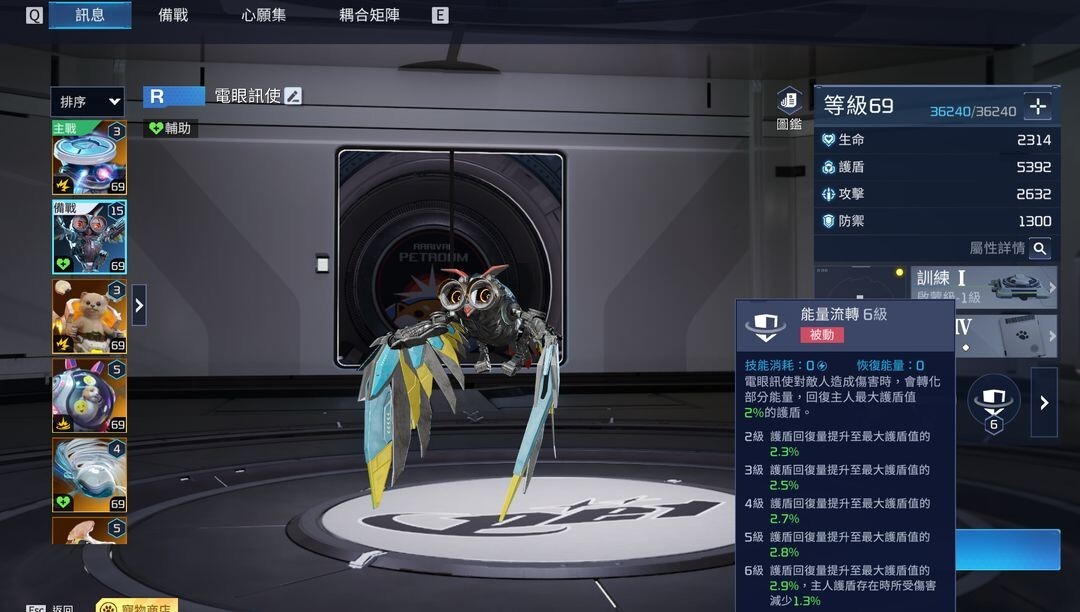Edit the pet name 電眼訊使
Screen dimensions: 1080x612
click(293, 96)
